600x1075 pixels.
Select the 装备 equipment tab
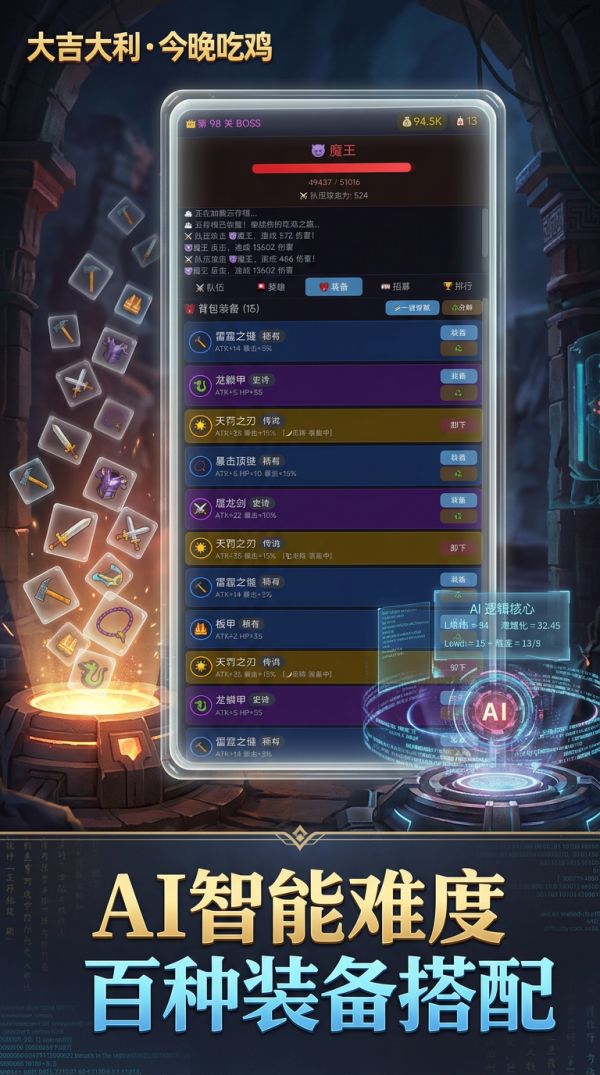pyautogui.click(x=334, y=287)
